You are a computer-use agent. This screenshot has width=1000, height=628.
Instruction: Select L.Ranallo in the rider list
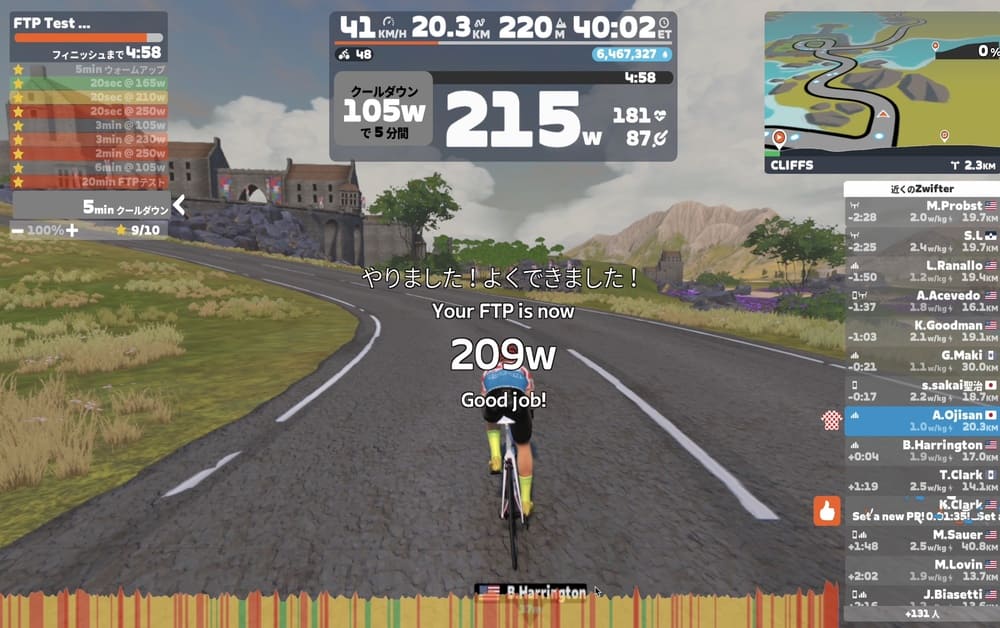(921, 271)
